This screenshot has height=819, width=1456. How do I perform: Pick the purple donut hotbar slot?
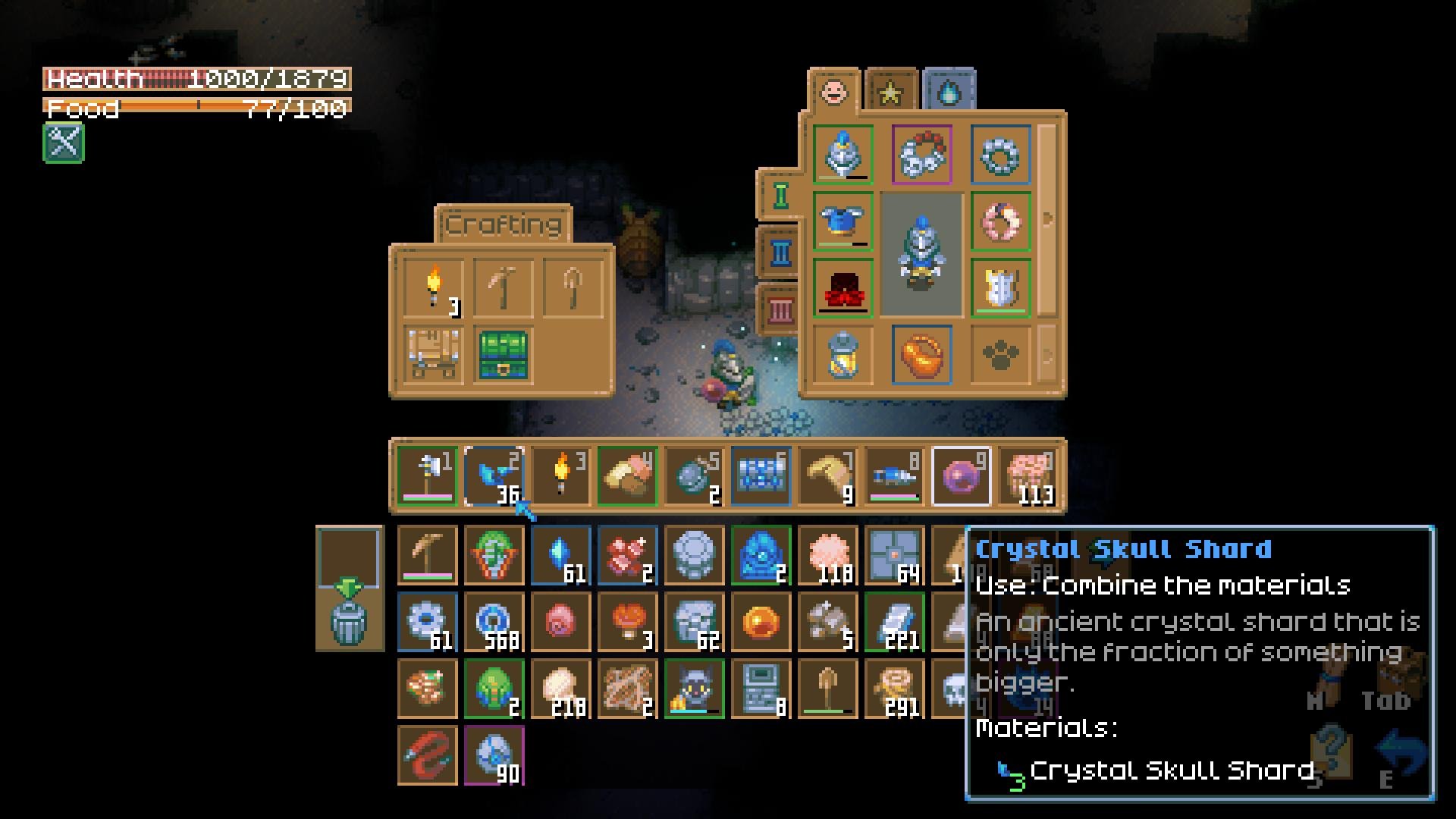[961, 476]
